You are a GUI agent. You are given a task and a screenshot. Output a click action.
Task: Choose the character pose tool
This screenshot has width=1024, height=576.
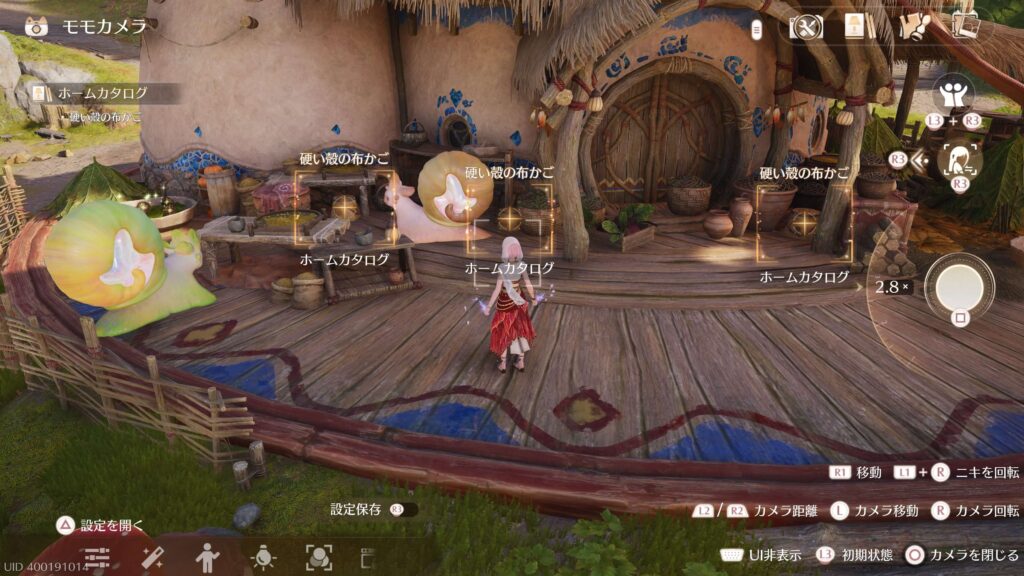(x=207, y=557)
